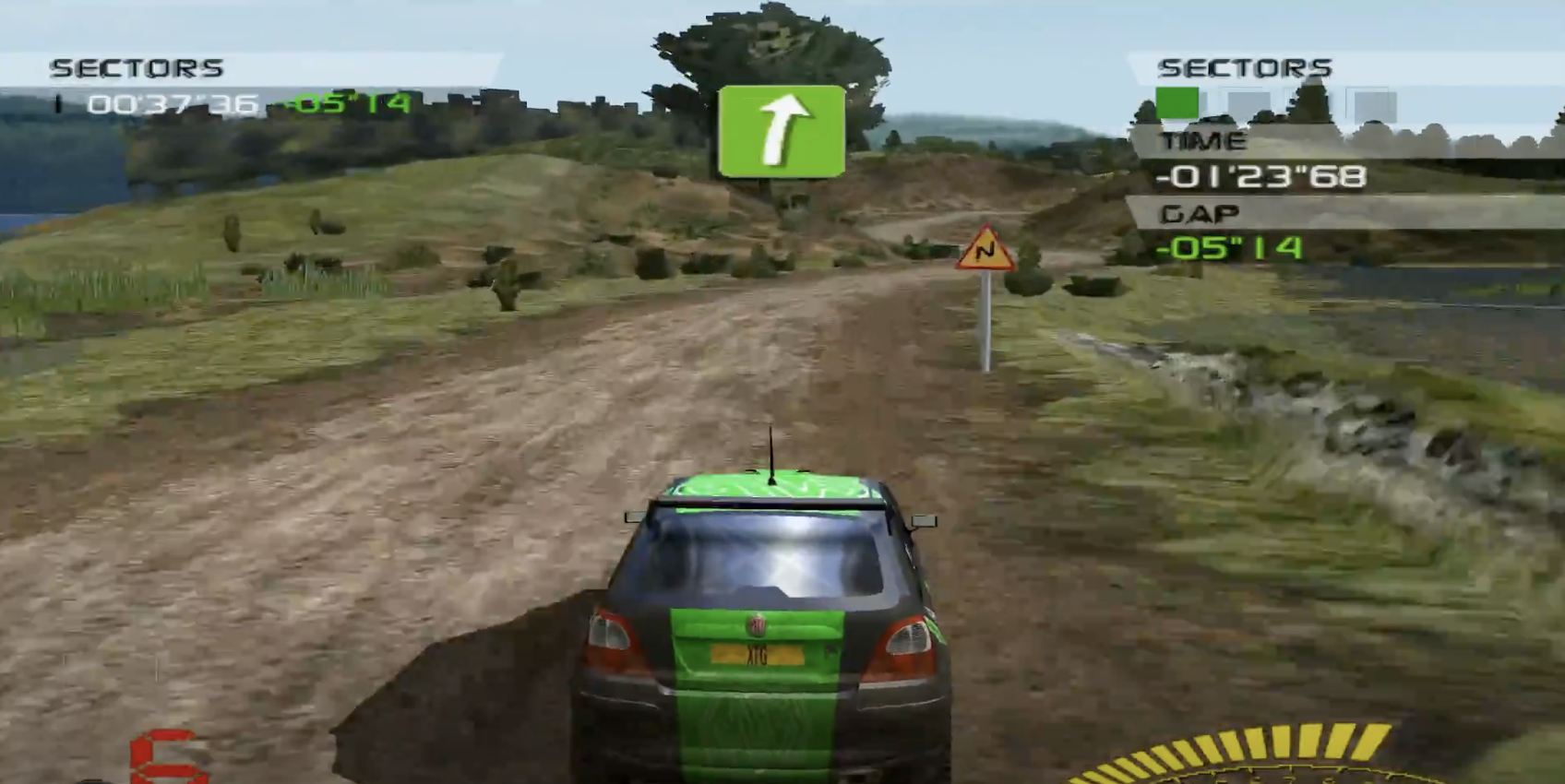Select the green completed sector box
The width and height of the screenshot is (1565, 784).
coord(1177,102)
